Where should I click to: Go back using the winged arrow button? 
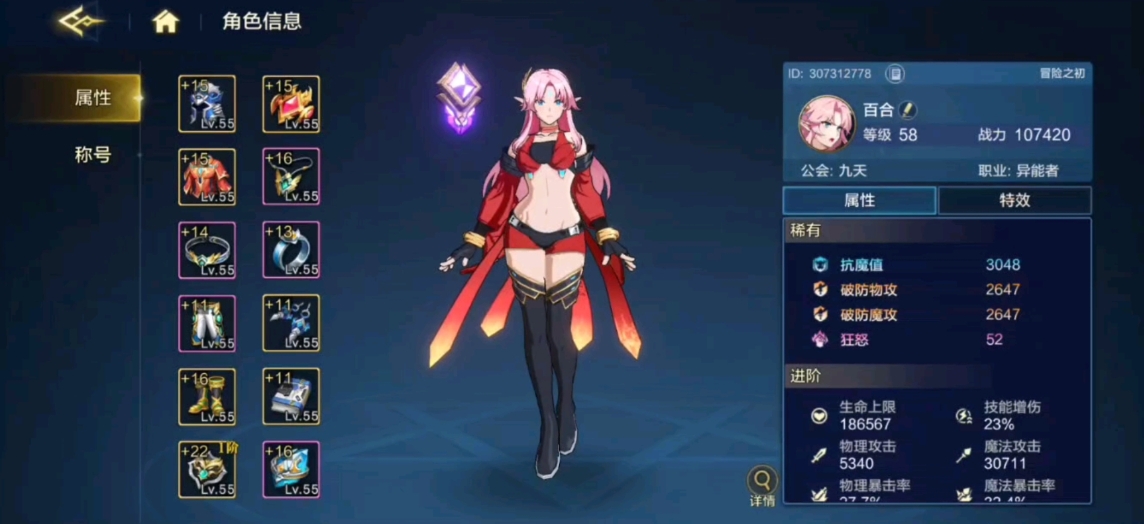pyautogui.click(x=81, y=21)
